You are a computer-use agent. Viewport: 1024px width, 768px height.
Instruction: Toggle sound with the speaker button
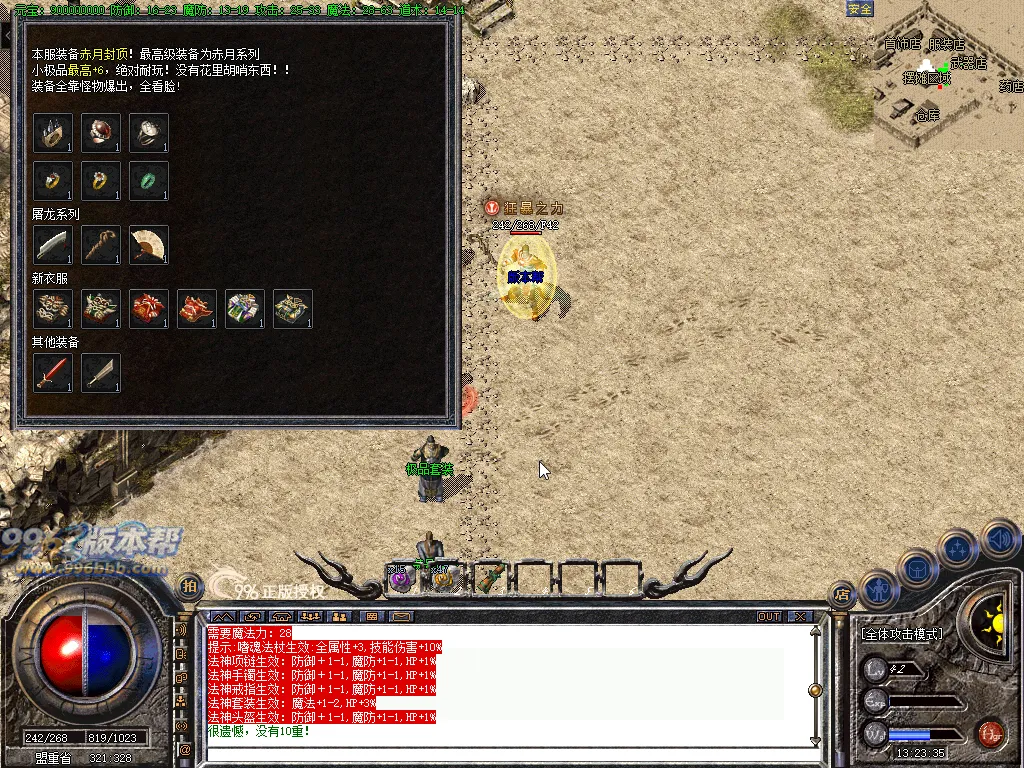point(999,539)
